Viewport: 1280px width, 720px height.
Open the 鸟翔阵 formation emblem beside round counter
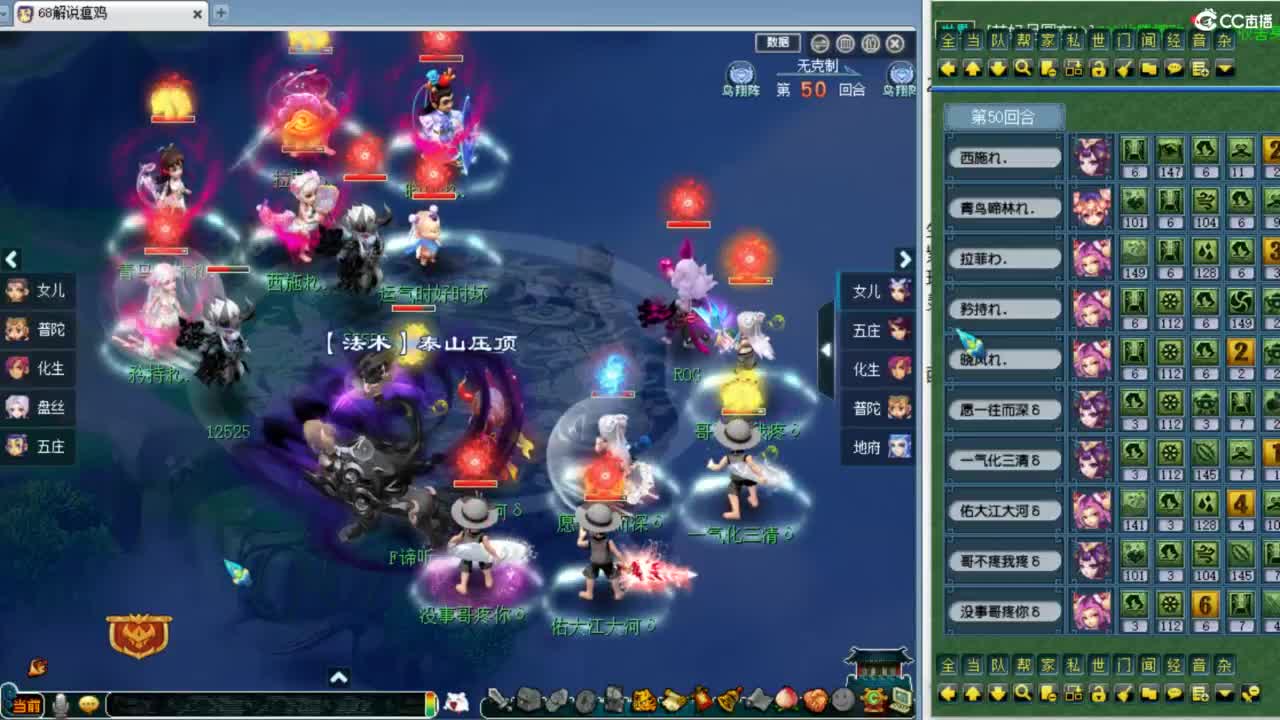[x=740, y=75]
